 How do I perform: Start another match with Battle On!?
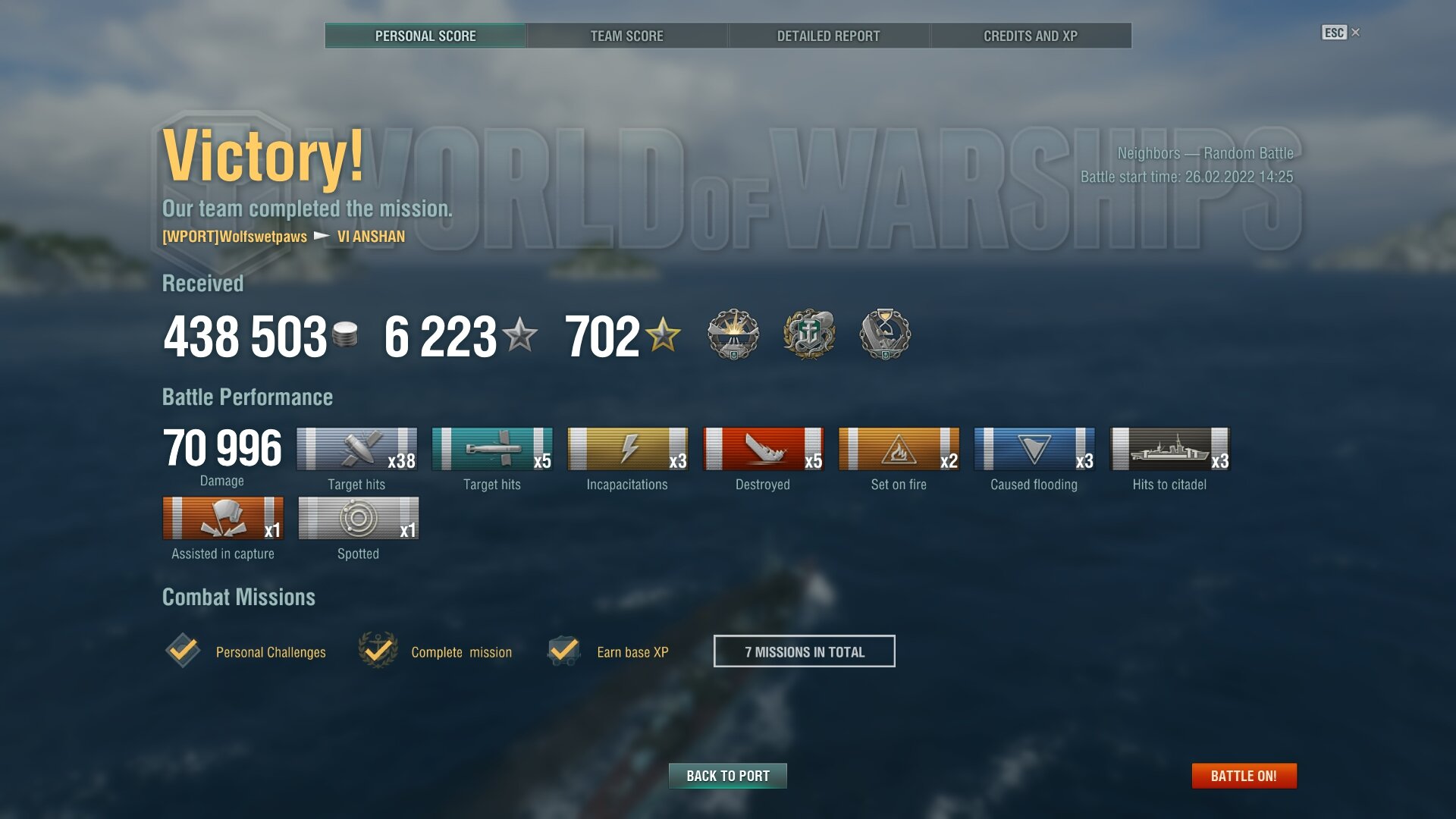pos(1244,776)
